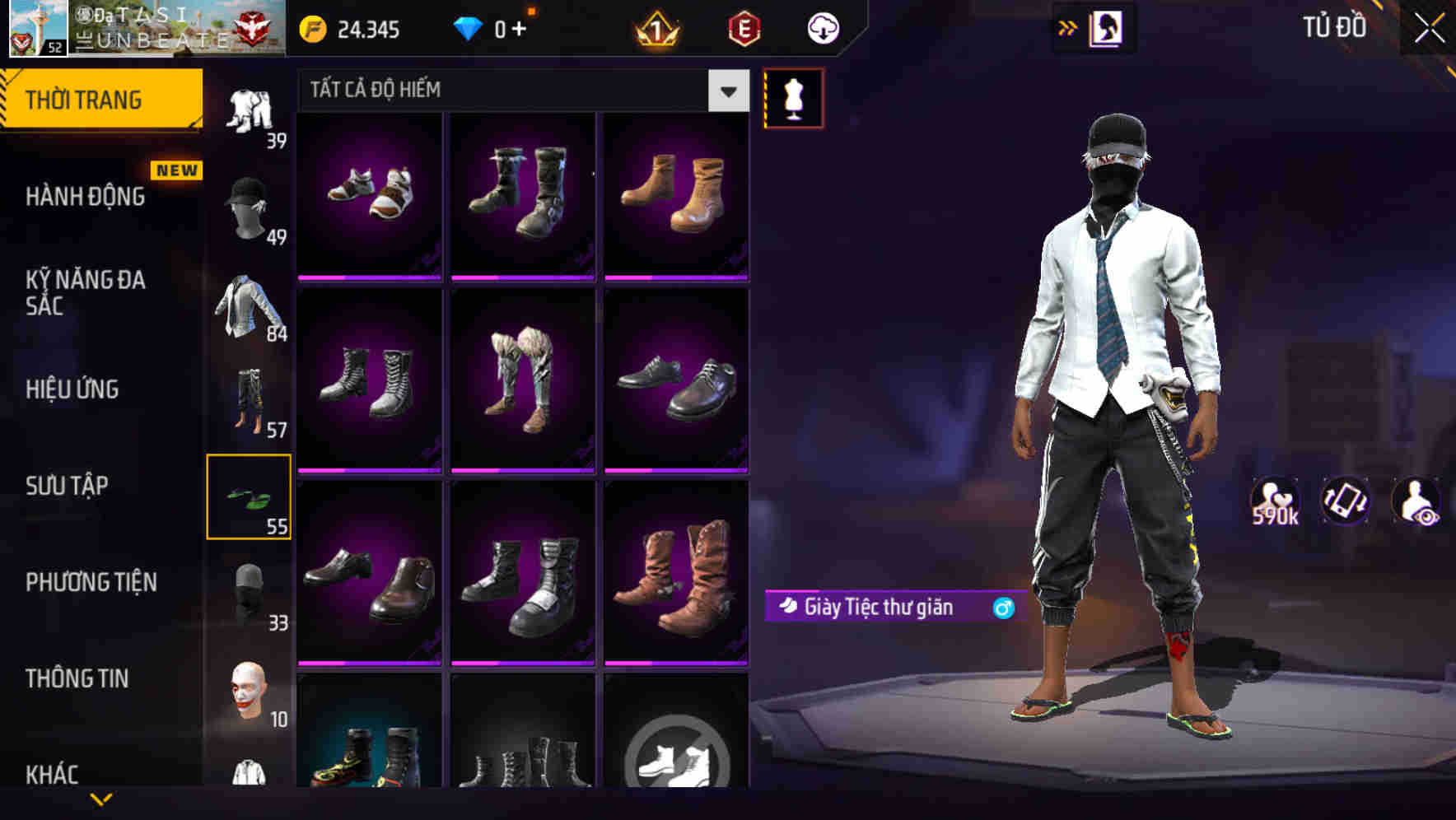Open the TẤT CẢ ĐỘ HIẾM rarity dropdown
1456x820 pixels.
click(x=519, y=90)
